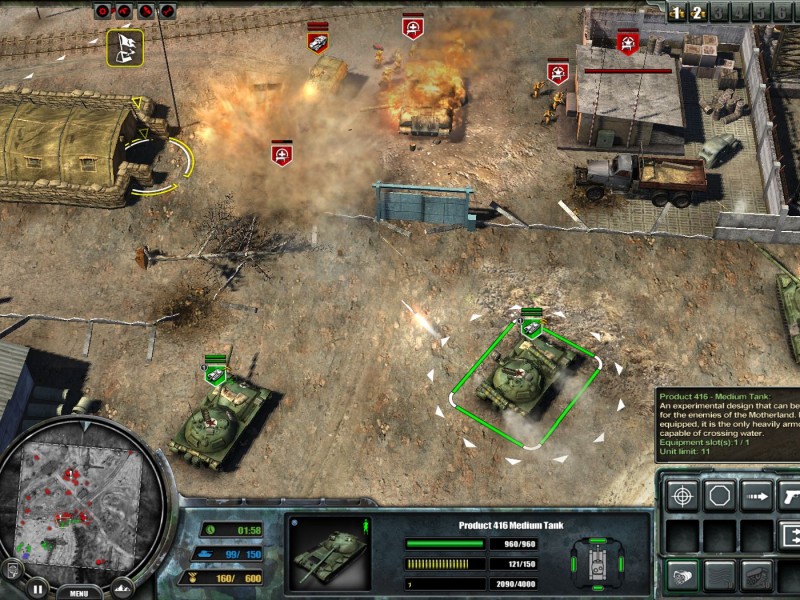Screen dimensions: 800x600
Task: Pause the game with the pause button
Action: tap(37, 587)
